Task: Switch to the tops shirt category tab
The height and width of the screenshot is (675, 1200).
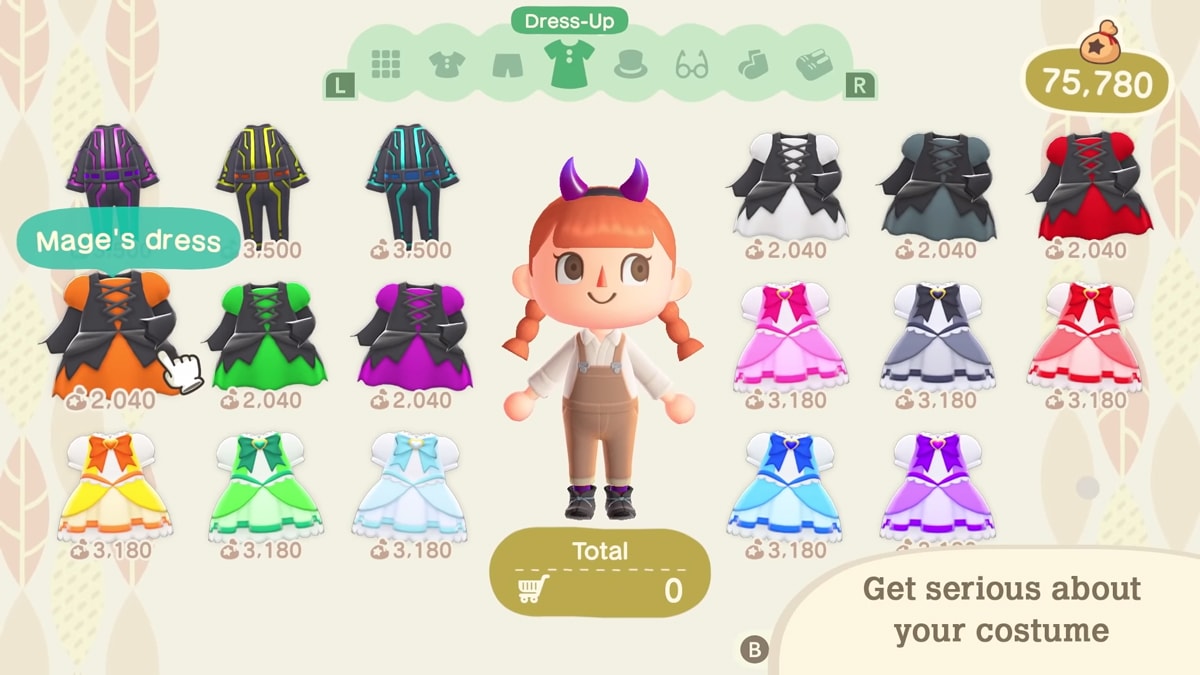Action: 448,65
